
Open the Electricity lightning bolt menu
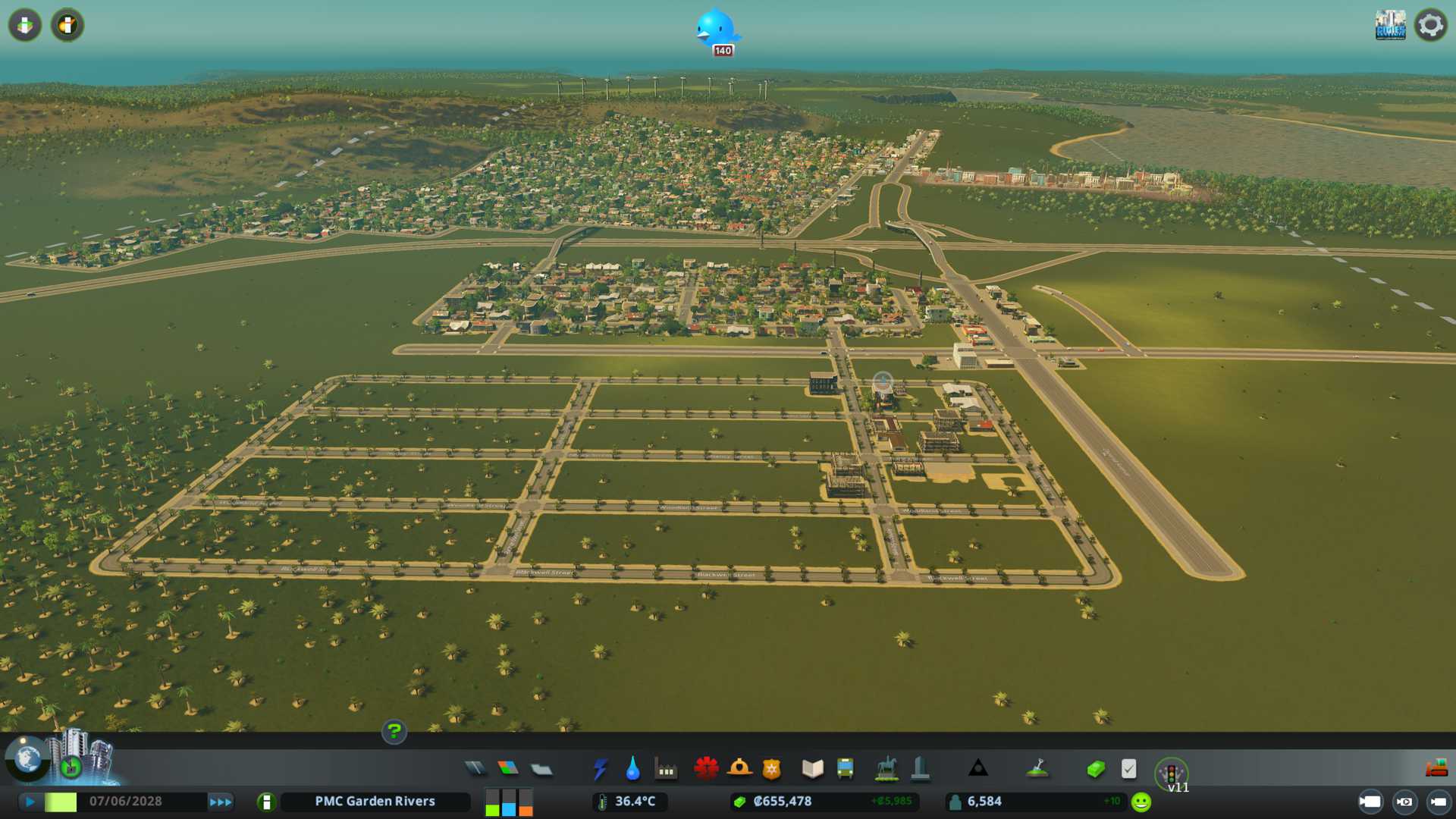click(x=600, y=769)
